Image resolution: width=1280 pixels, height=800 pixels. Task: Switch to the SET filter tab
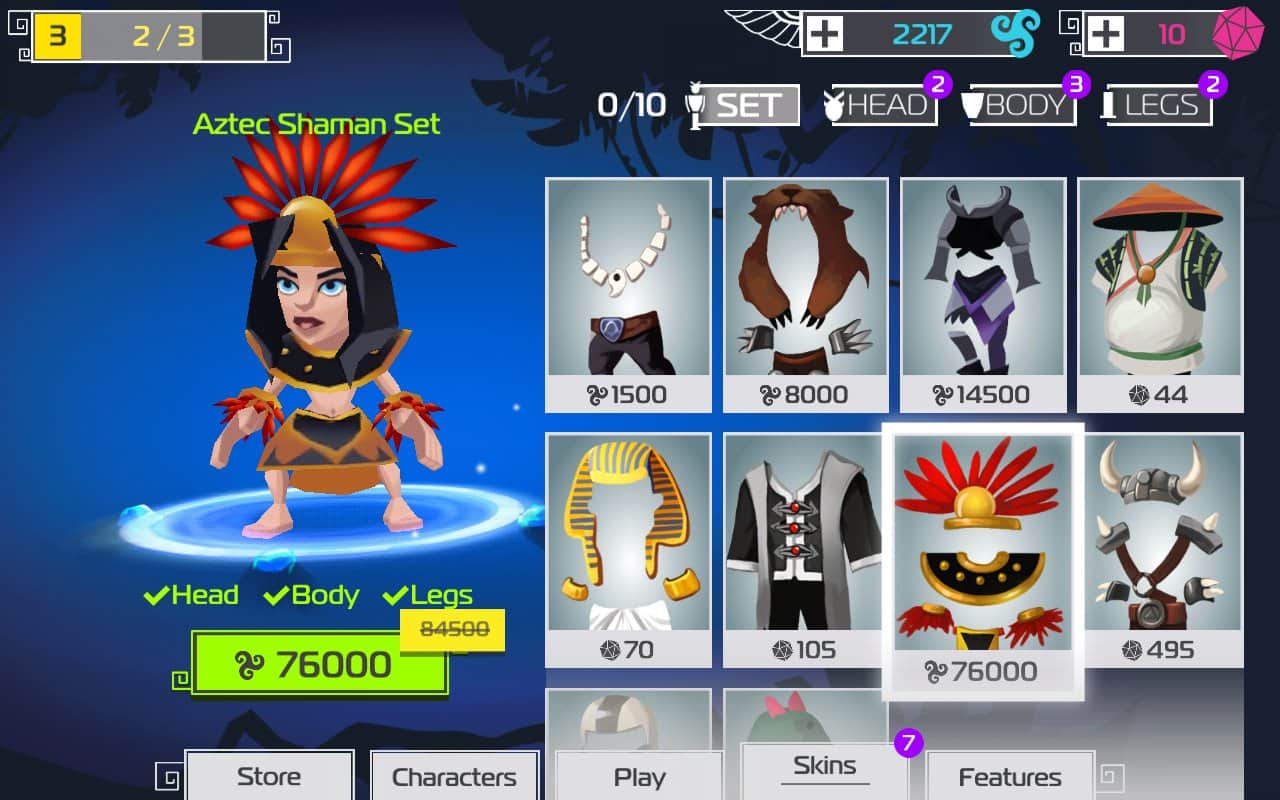[x=747, y=105]
